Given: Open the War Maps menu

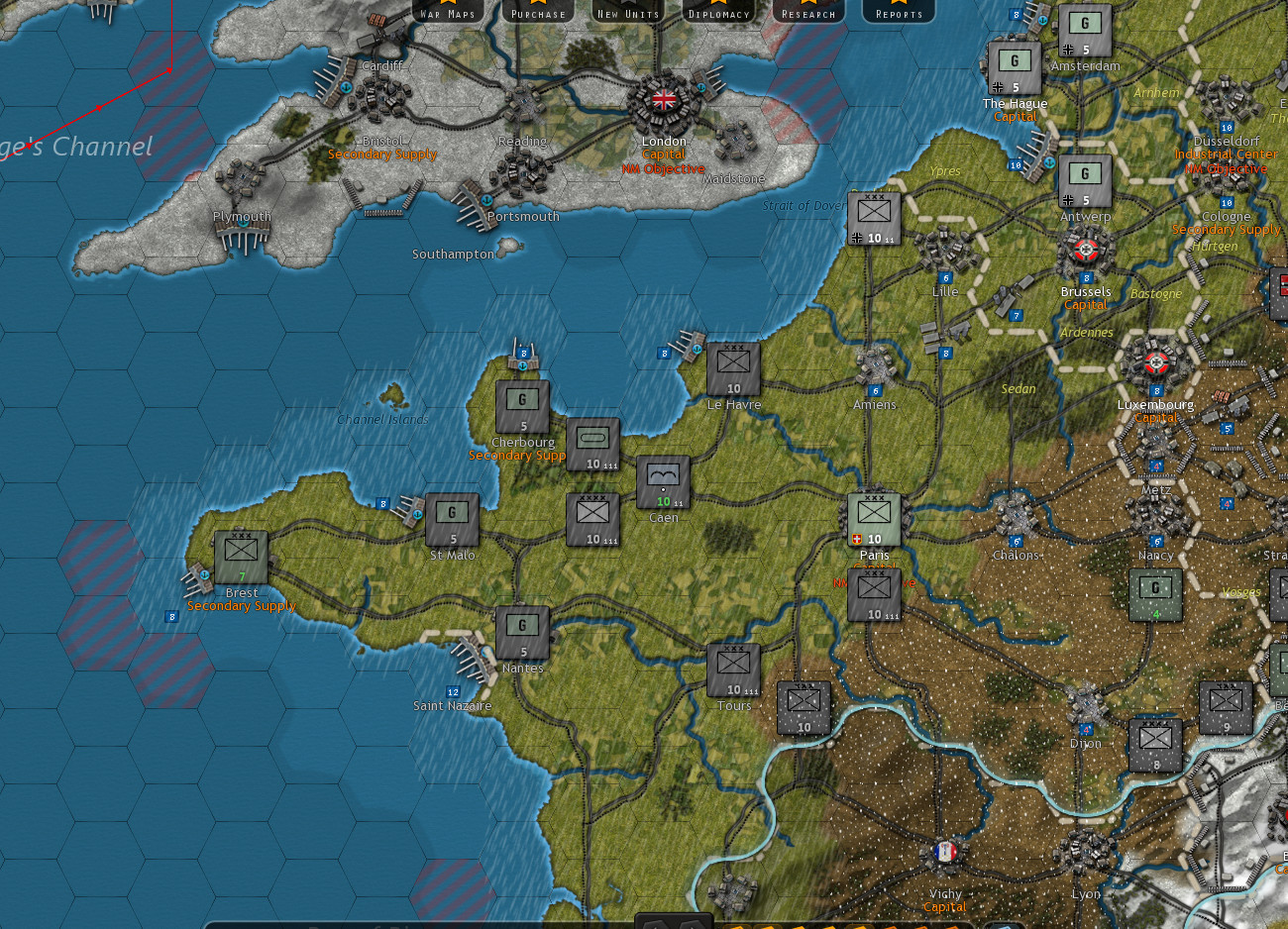Looking at the screenshot, I should (x=448, y=12).
